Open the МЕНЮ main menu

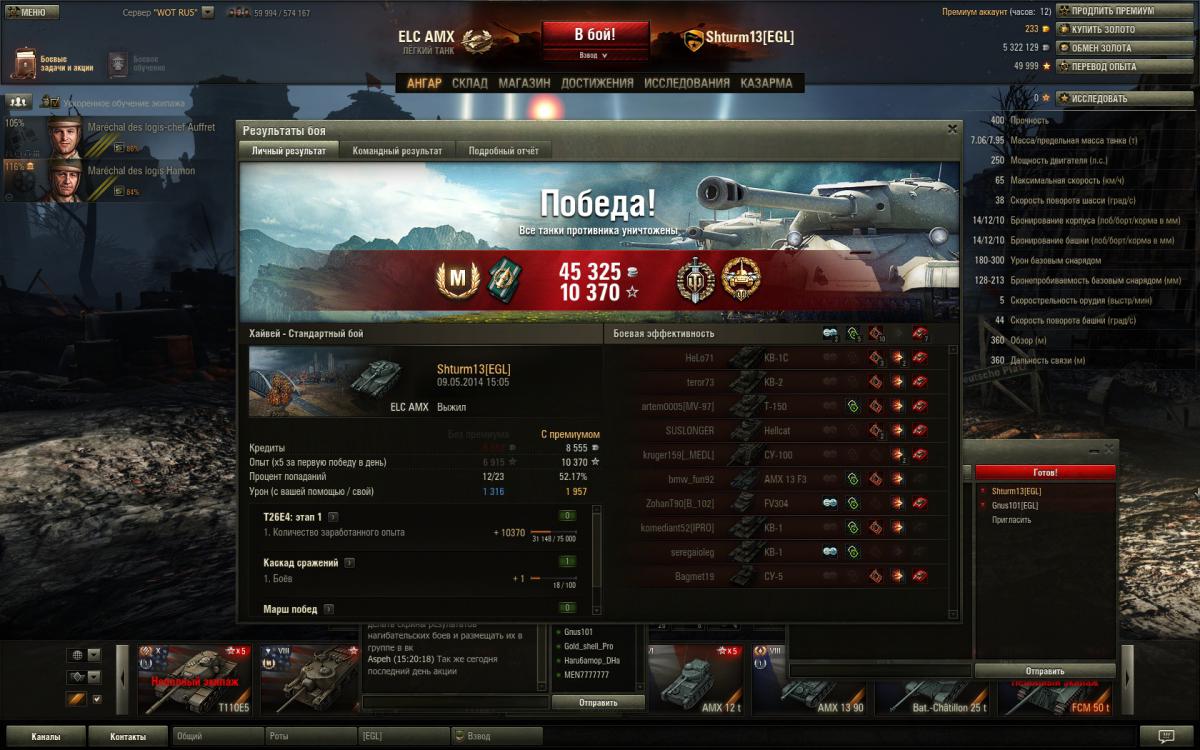(32, 13)
